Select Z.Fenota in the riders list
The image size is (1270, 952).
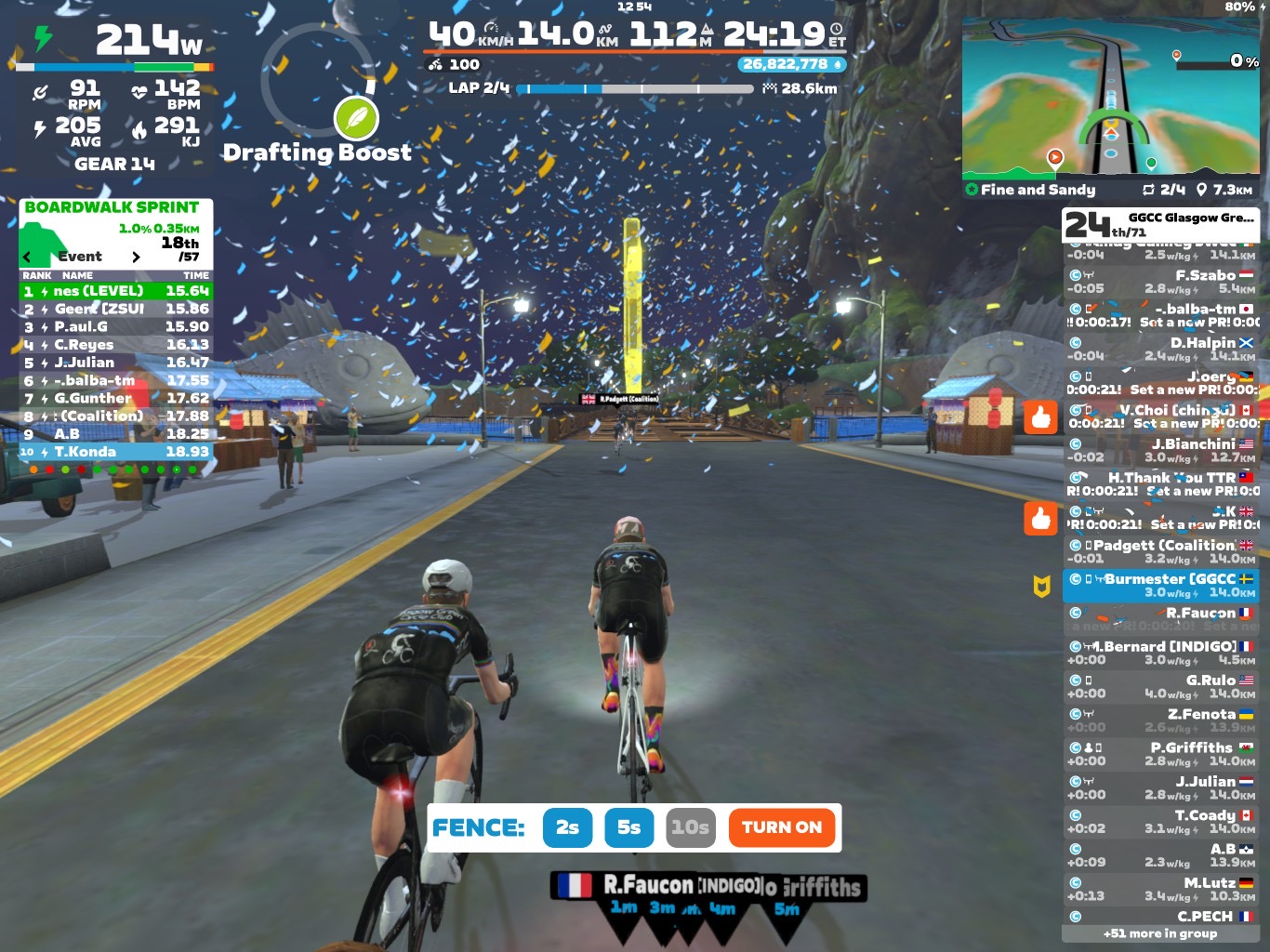tap(1161, 721)
